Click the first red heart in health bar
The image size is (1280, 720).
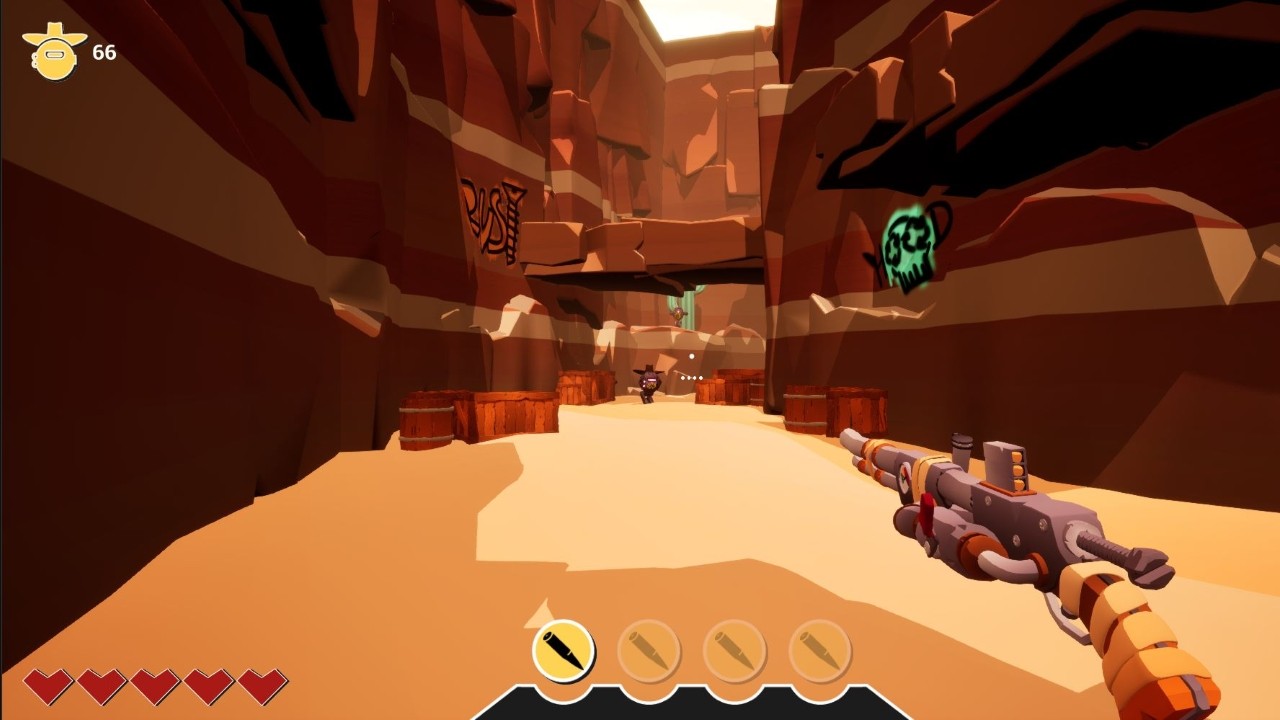tap(48, 688)
